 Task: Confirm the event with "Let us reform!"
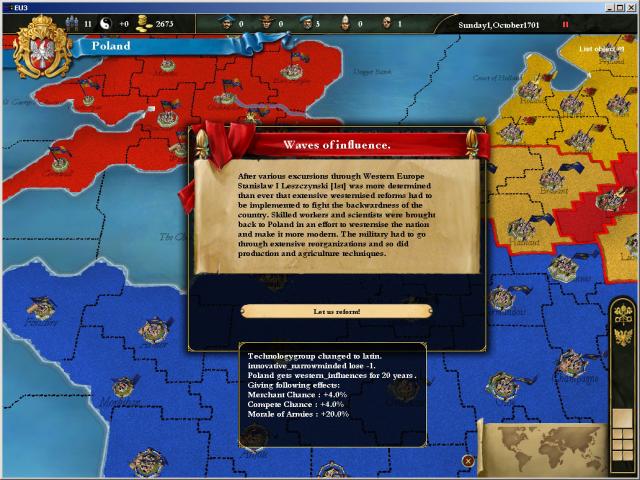point(336,311)
